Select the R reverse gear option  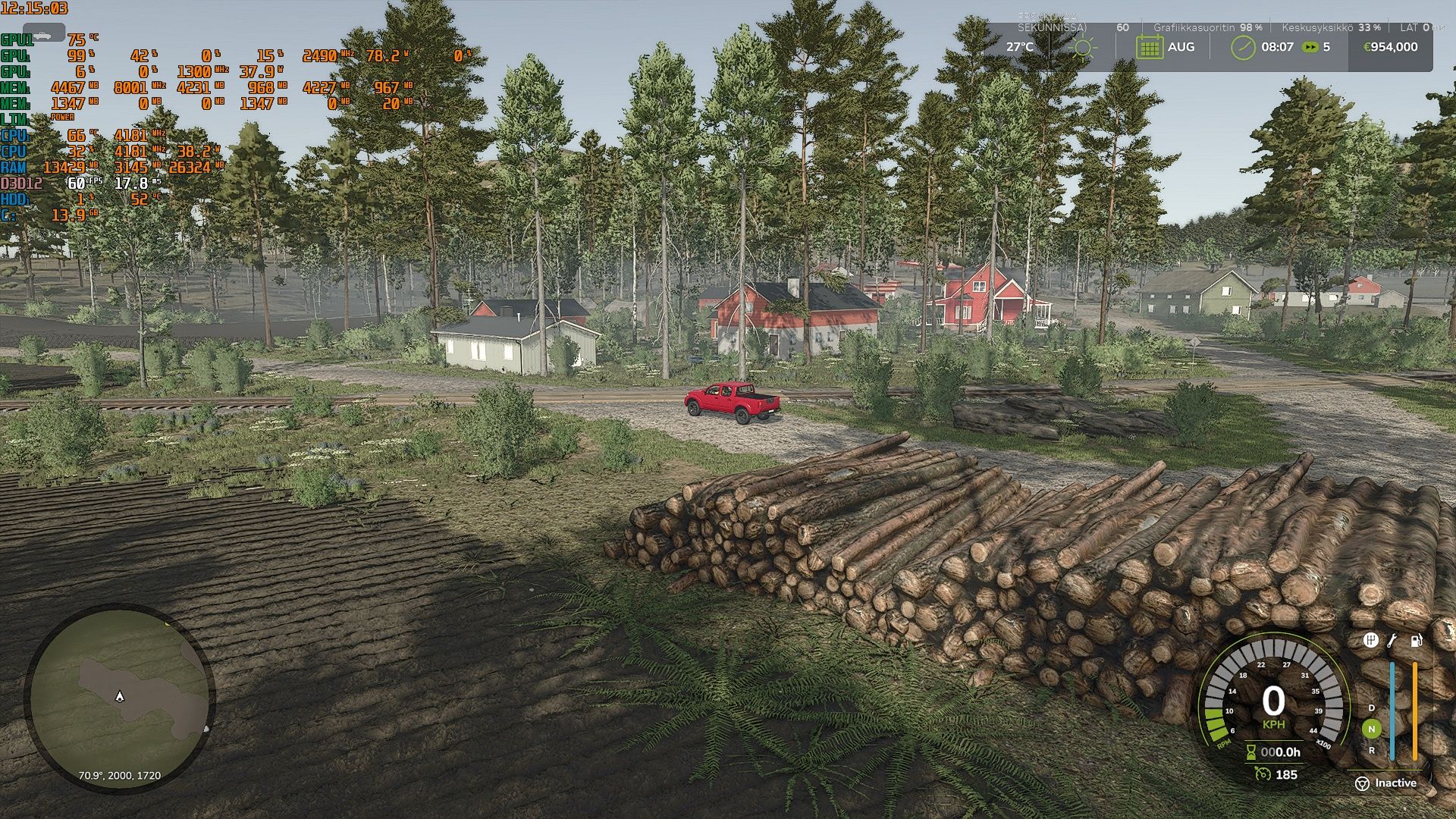pos(1372,750)
